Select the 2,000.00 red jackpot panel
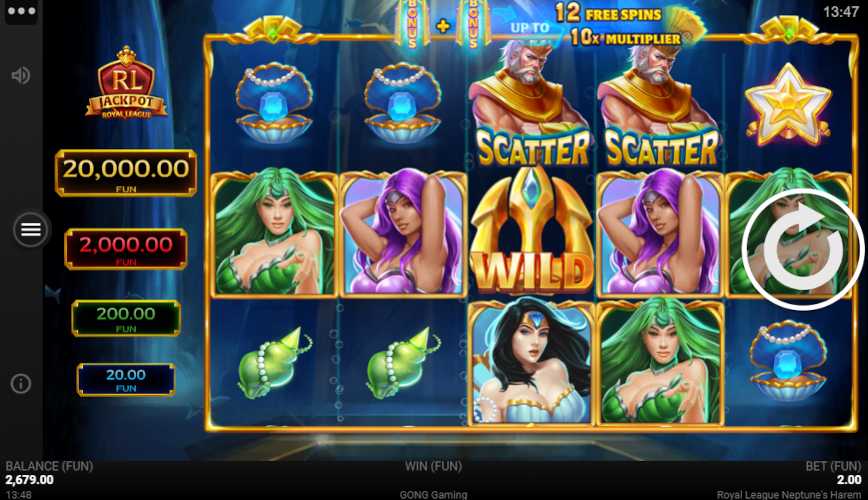Viewport: 868px width, 500px height. (126, 248)
